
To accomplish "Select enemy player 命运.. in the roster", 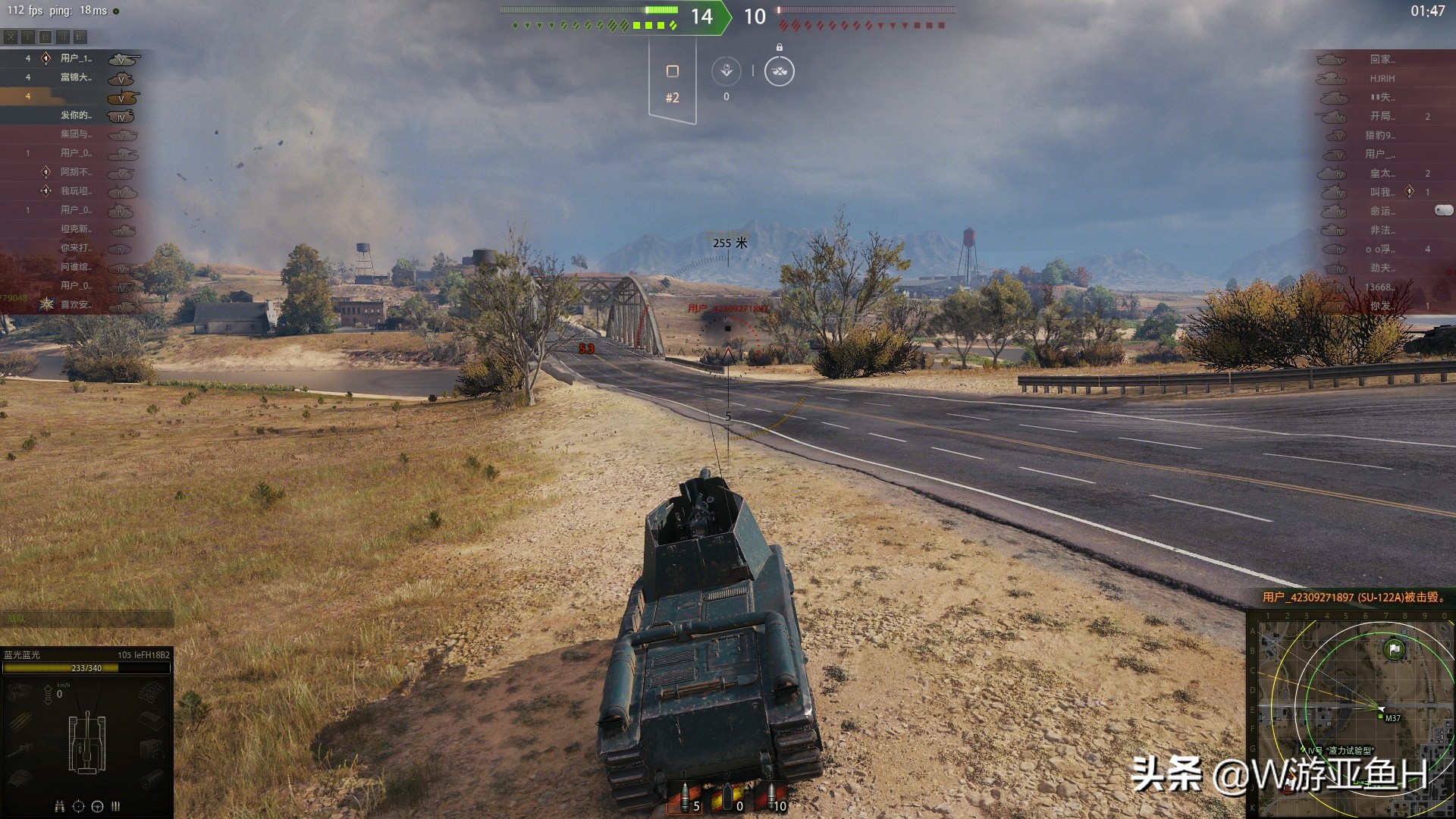I will pos(1382,211).
